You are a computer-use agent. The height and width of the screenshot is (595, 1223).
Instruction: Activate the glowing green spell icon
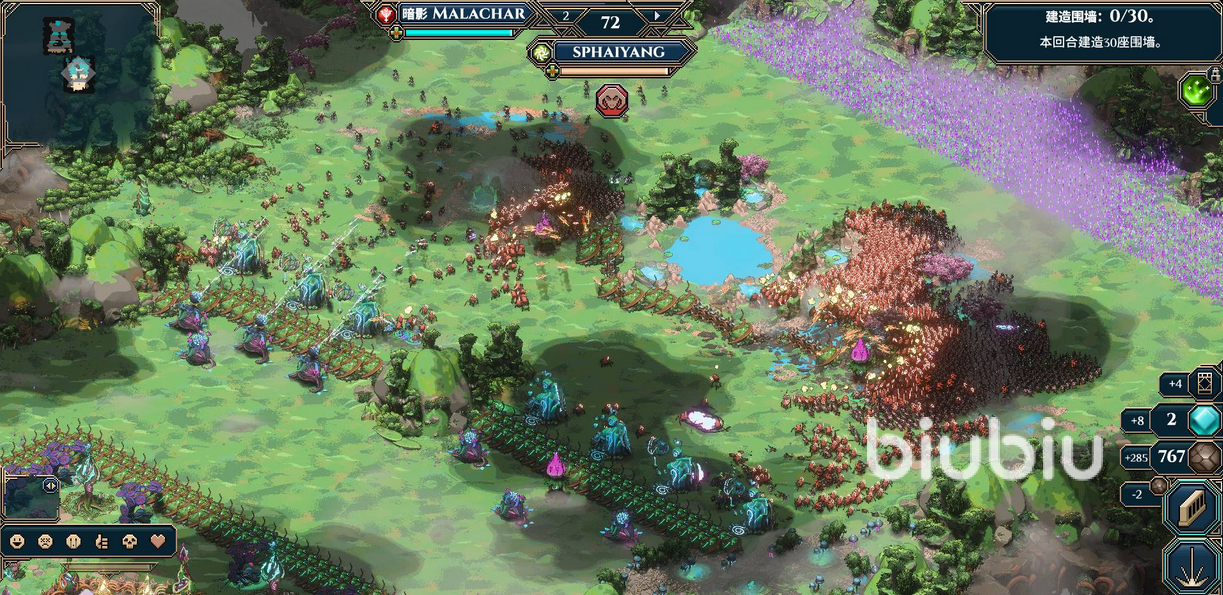pos(1195,91)
